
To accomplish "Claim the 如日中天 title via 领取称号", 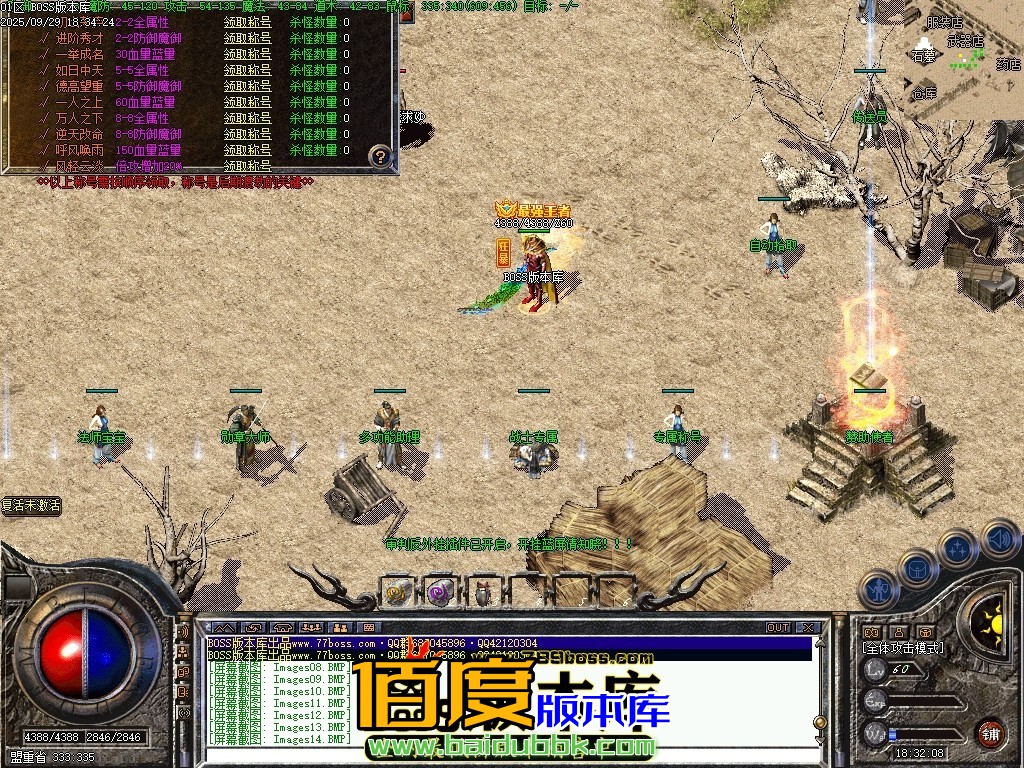I will click(247, 70).
